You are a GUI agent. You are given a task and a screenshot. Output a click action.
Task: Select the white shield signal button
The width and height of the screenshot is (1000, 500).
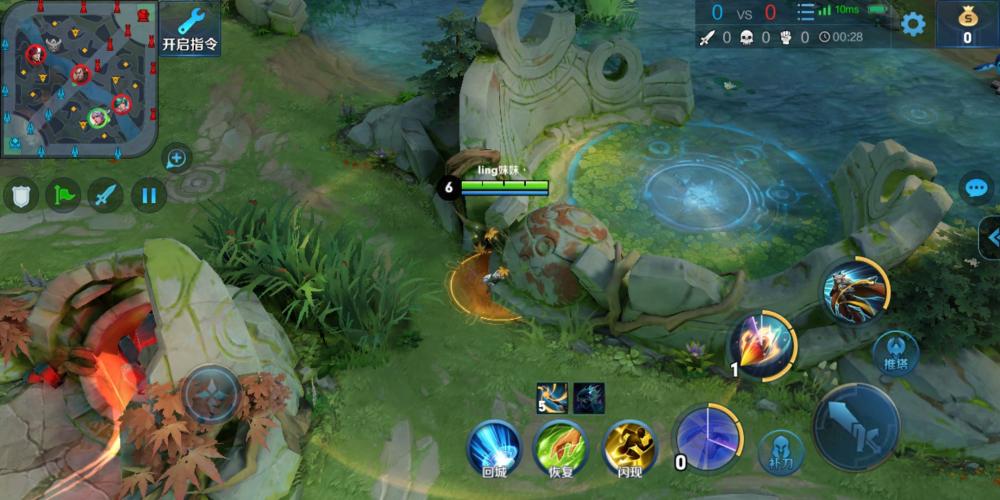point(21,194)
